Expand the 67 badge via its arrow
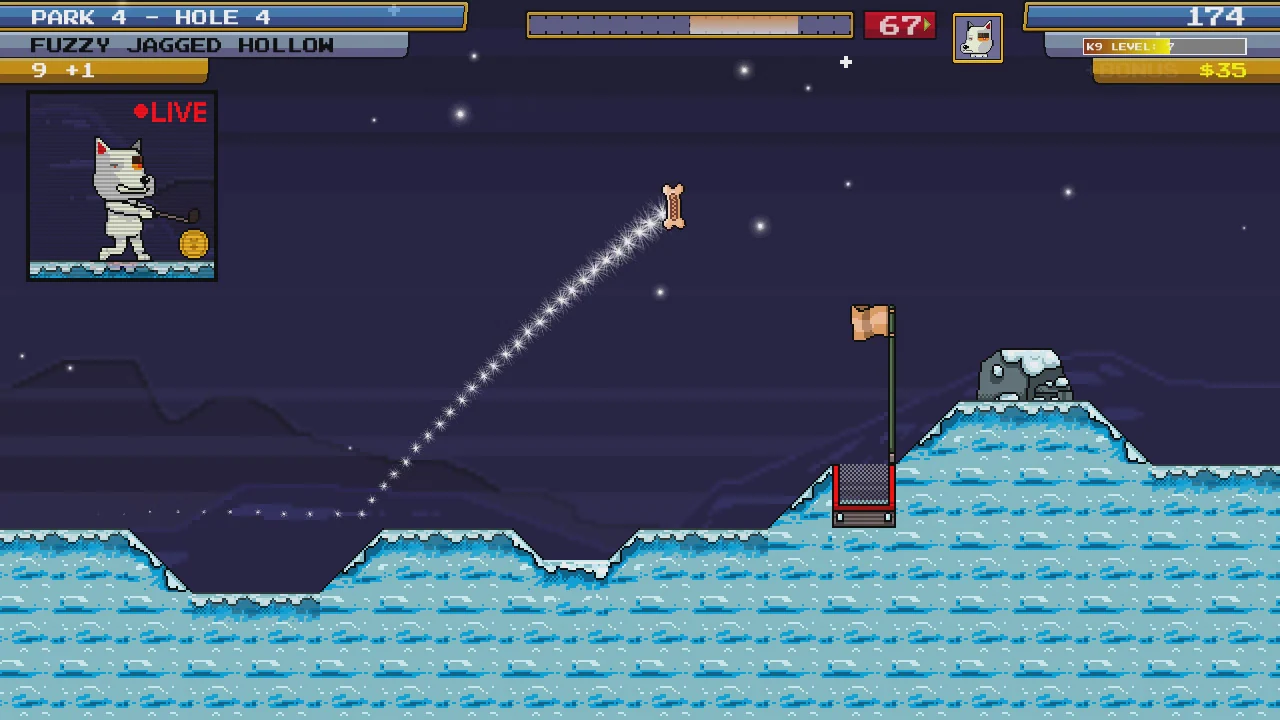The image size is (1280, 720). point(925,25)
